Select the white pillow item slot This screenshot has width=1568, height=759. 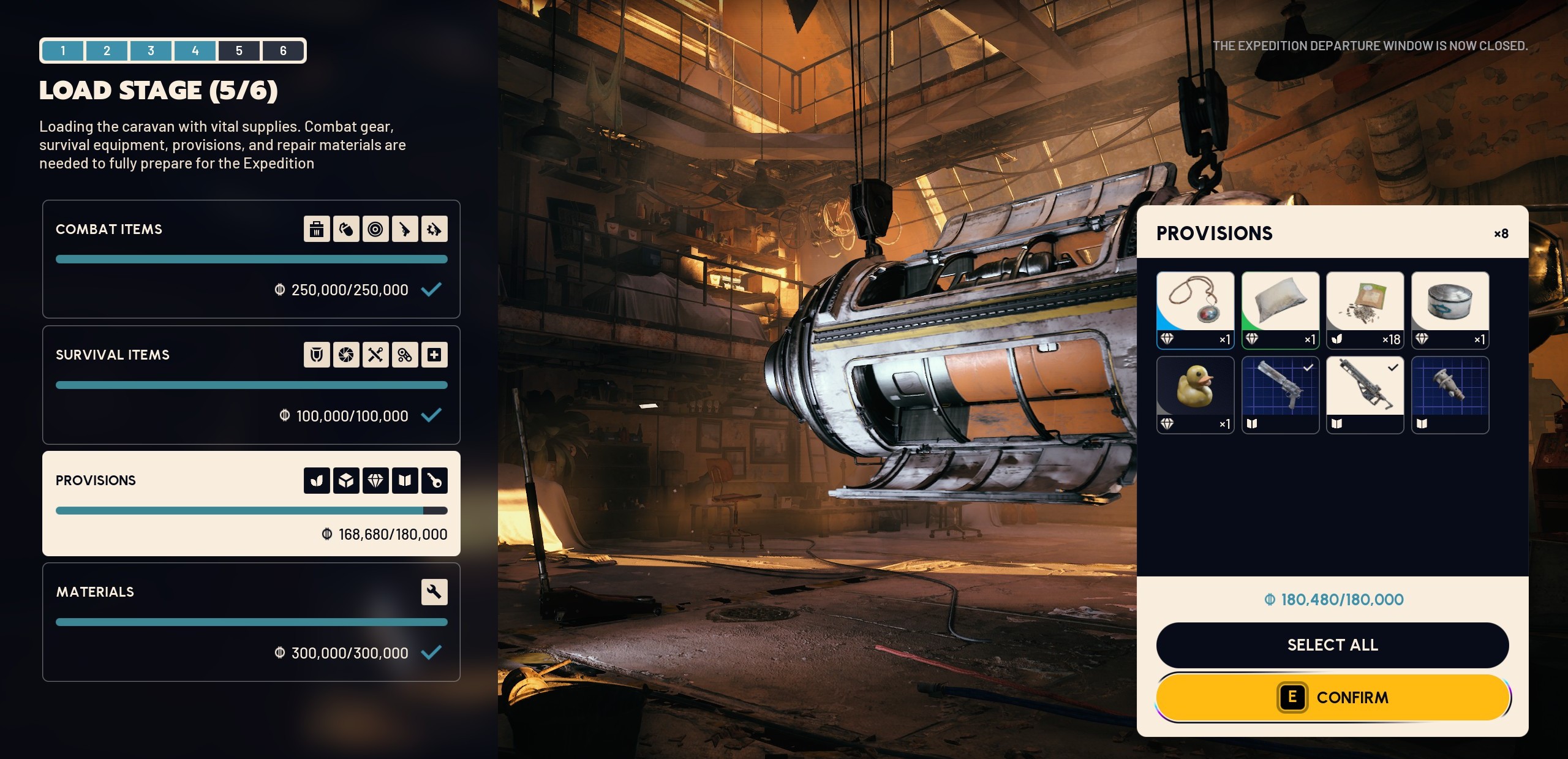point(1280,310)
